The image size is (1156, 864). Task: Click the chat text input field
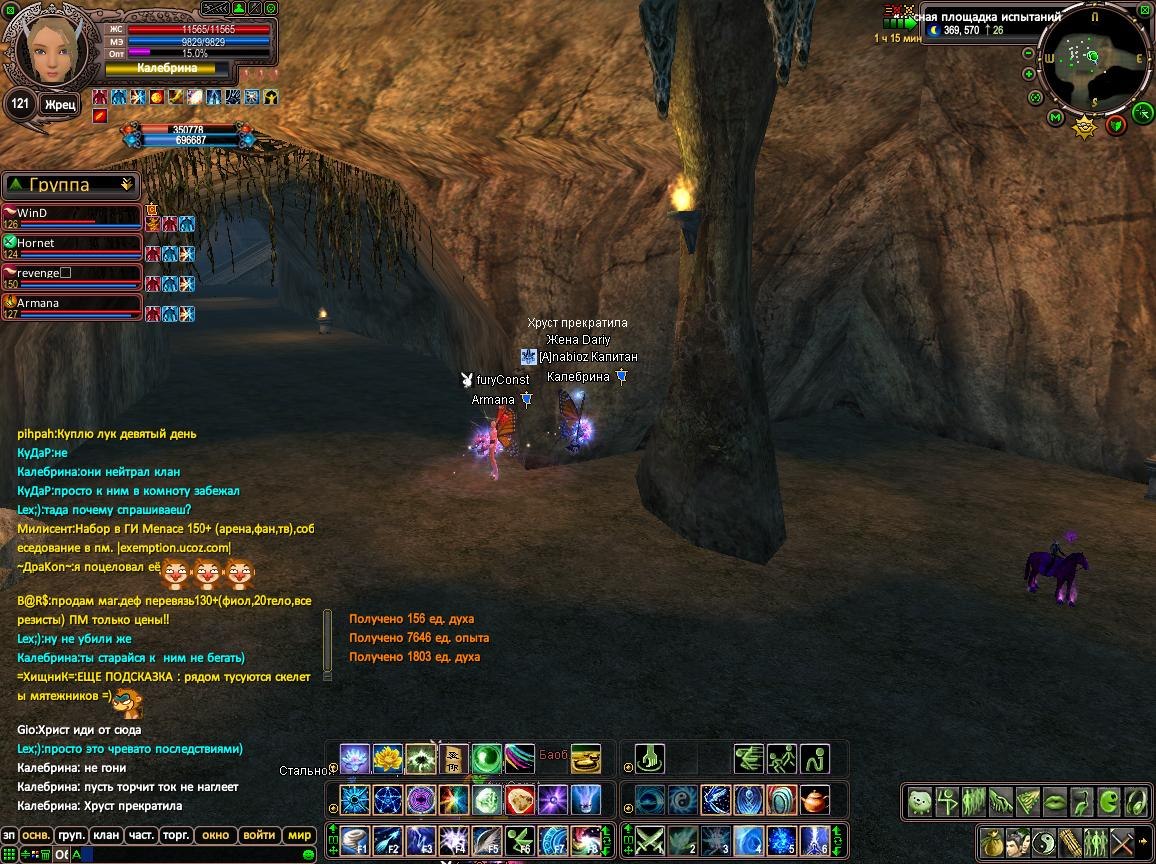(x=190, y=855)
